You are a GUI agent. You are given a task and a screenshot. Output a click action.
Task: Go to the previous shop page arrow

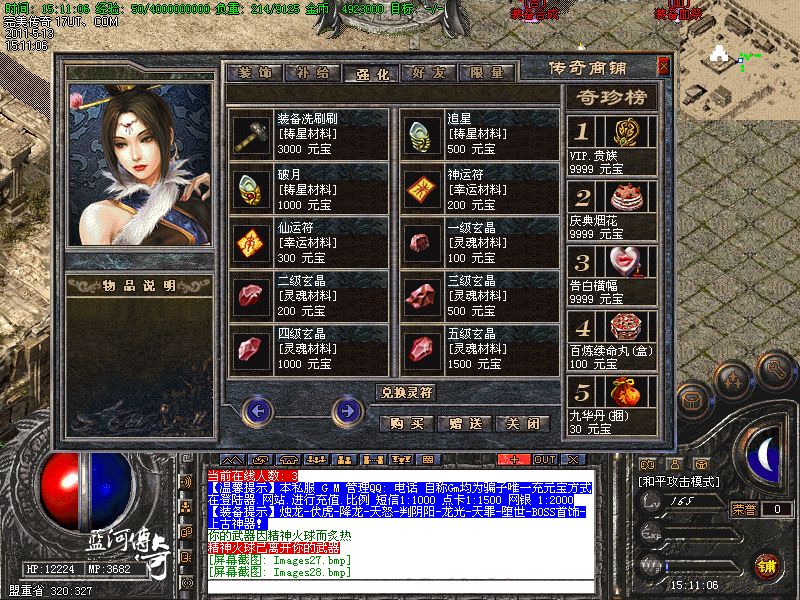258,410
